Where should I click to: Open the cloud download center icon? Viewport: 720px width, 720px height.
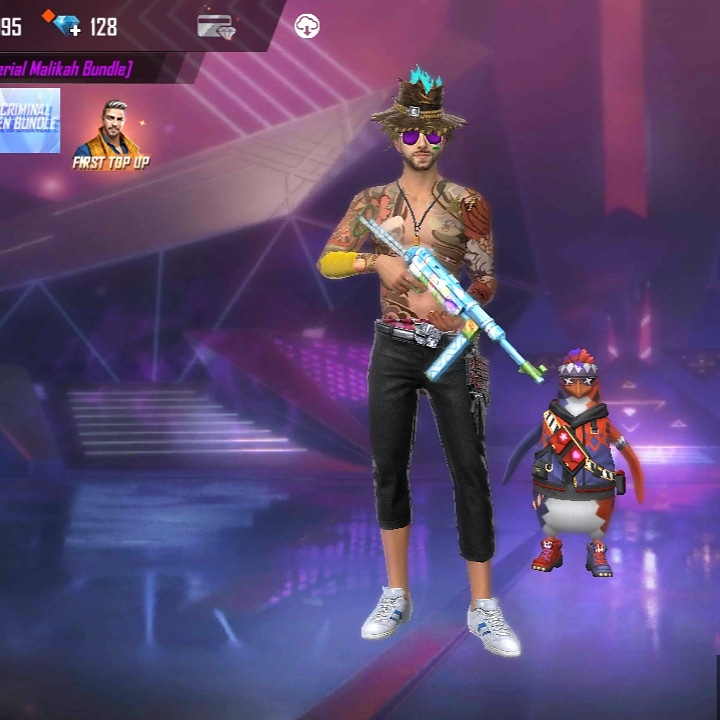coord(307,26)
